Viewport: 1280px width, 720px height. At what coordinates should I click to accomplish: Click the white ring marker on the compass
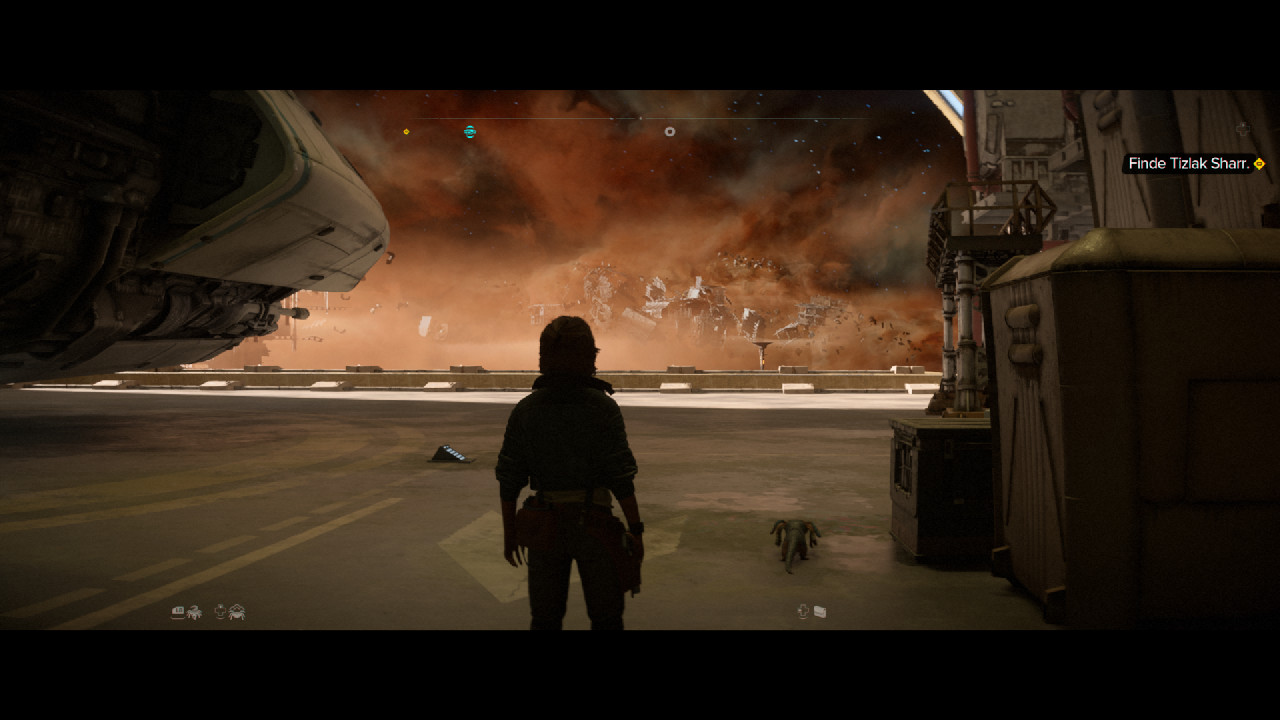pyautogui.click(x=670, y=131)
